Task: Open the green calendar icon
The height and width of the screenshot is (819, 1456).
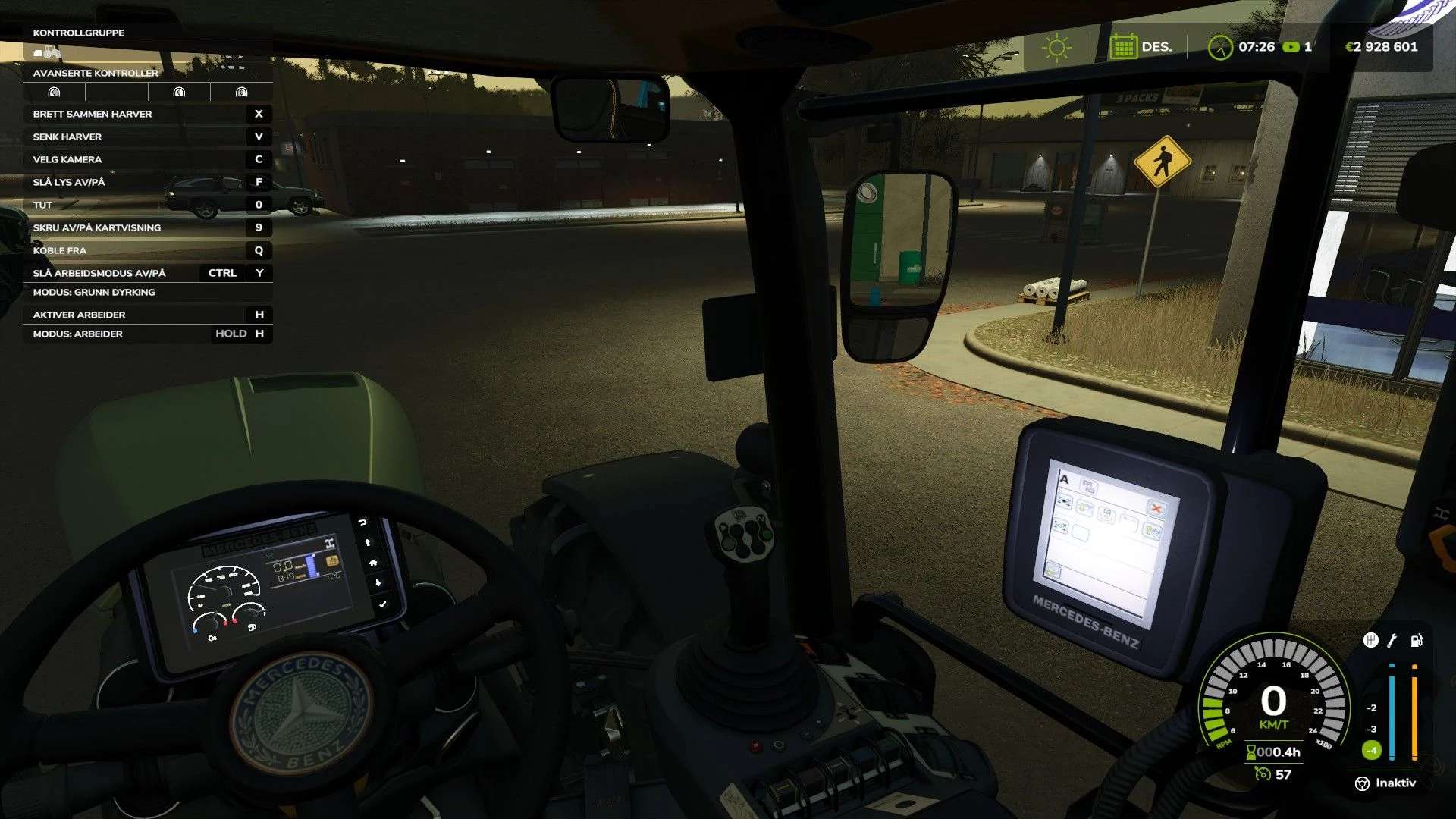Action: pyautogui.click(x=1122, y=47)
